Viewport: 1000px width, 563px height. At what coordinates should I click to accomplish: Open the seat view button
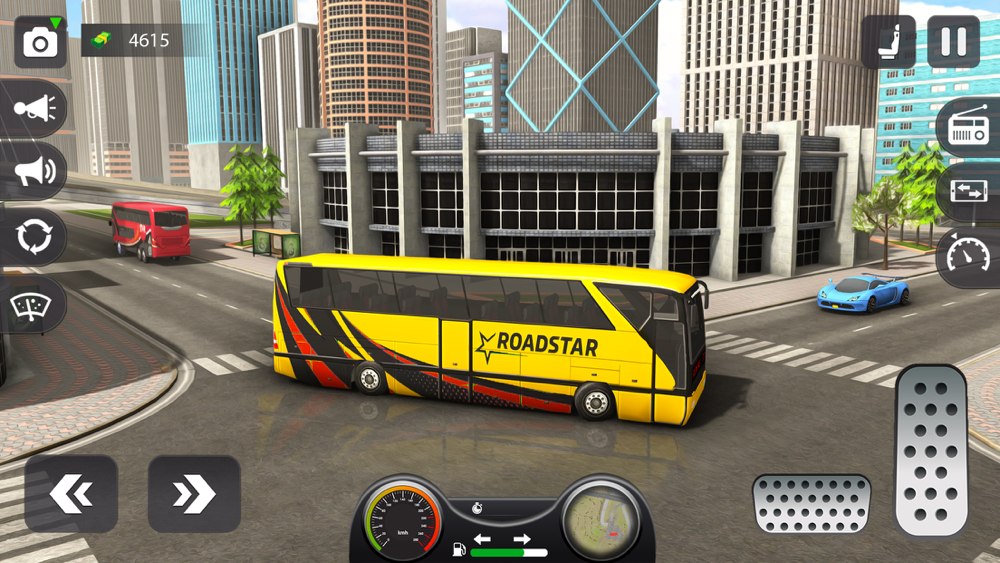pos(888,42)
